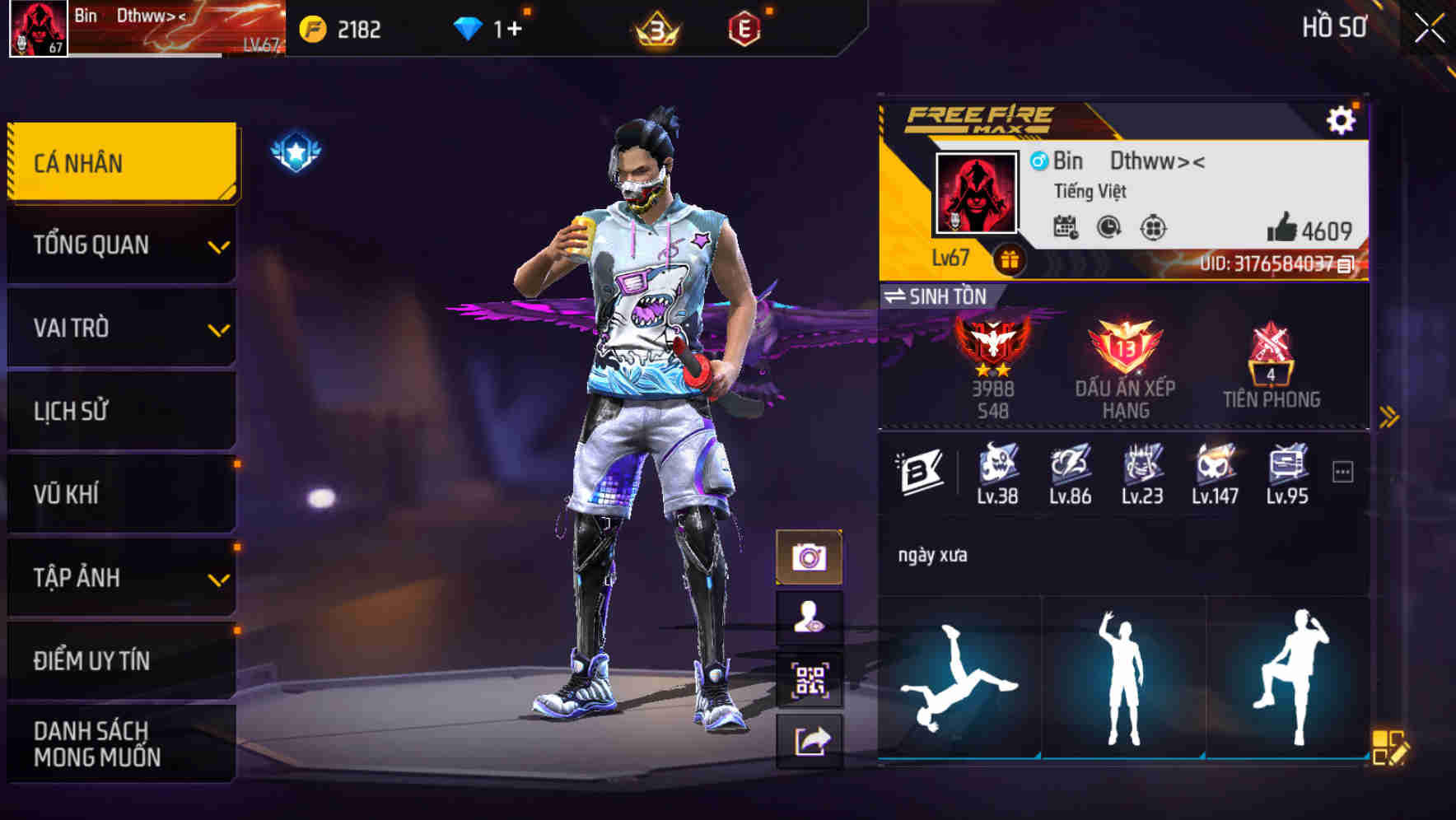Toggle character visibility with the person-eye icon

pyautogui.click(x=810, y=617)
